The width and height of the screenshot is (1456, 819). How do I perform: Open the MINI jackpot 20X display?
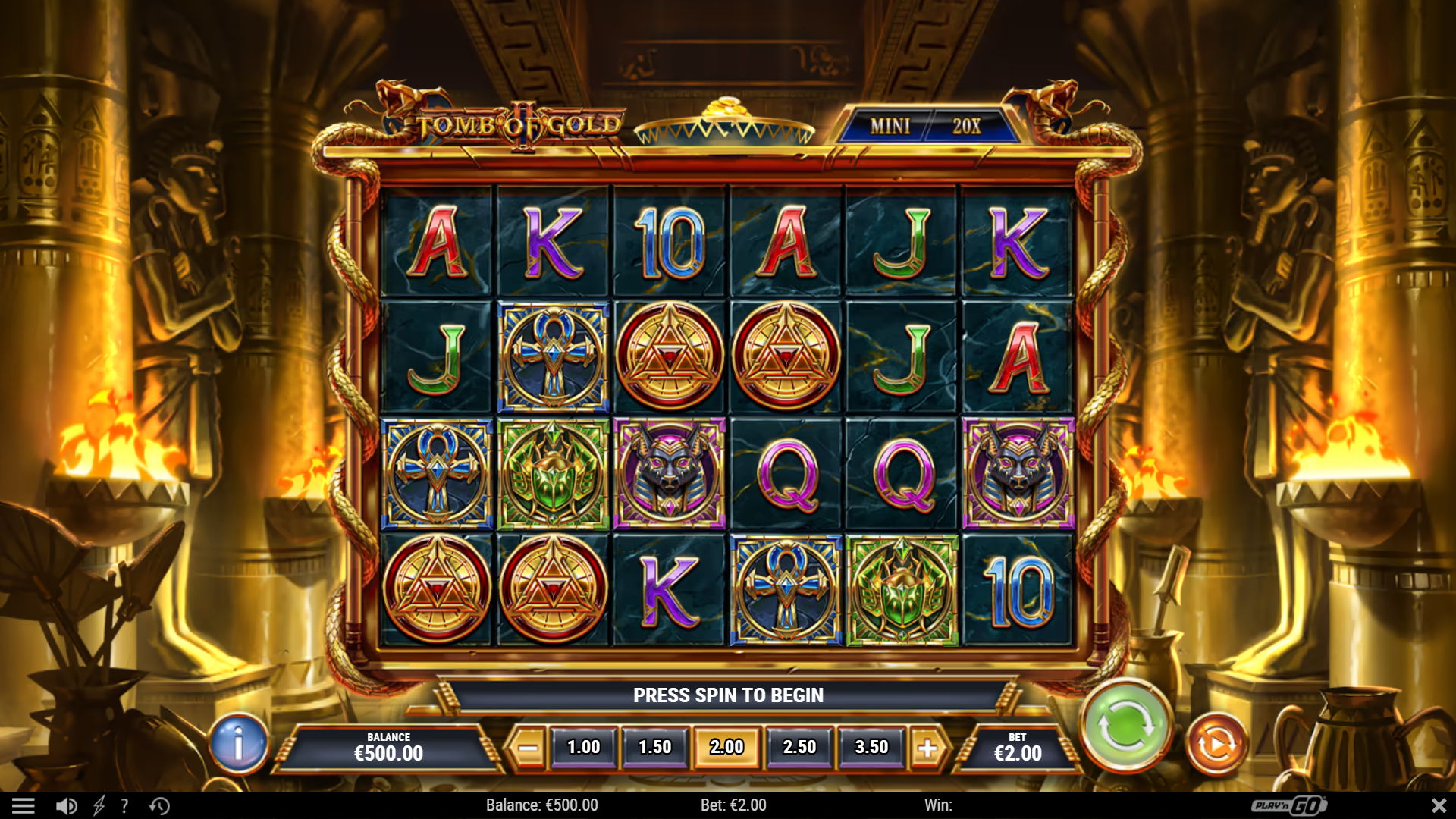click(x=927, y=127)
